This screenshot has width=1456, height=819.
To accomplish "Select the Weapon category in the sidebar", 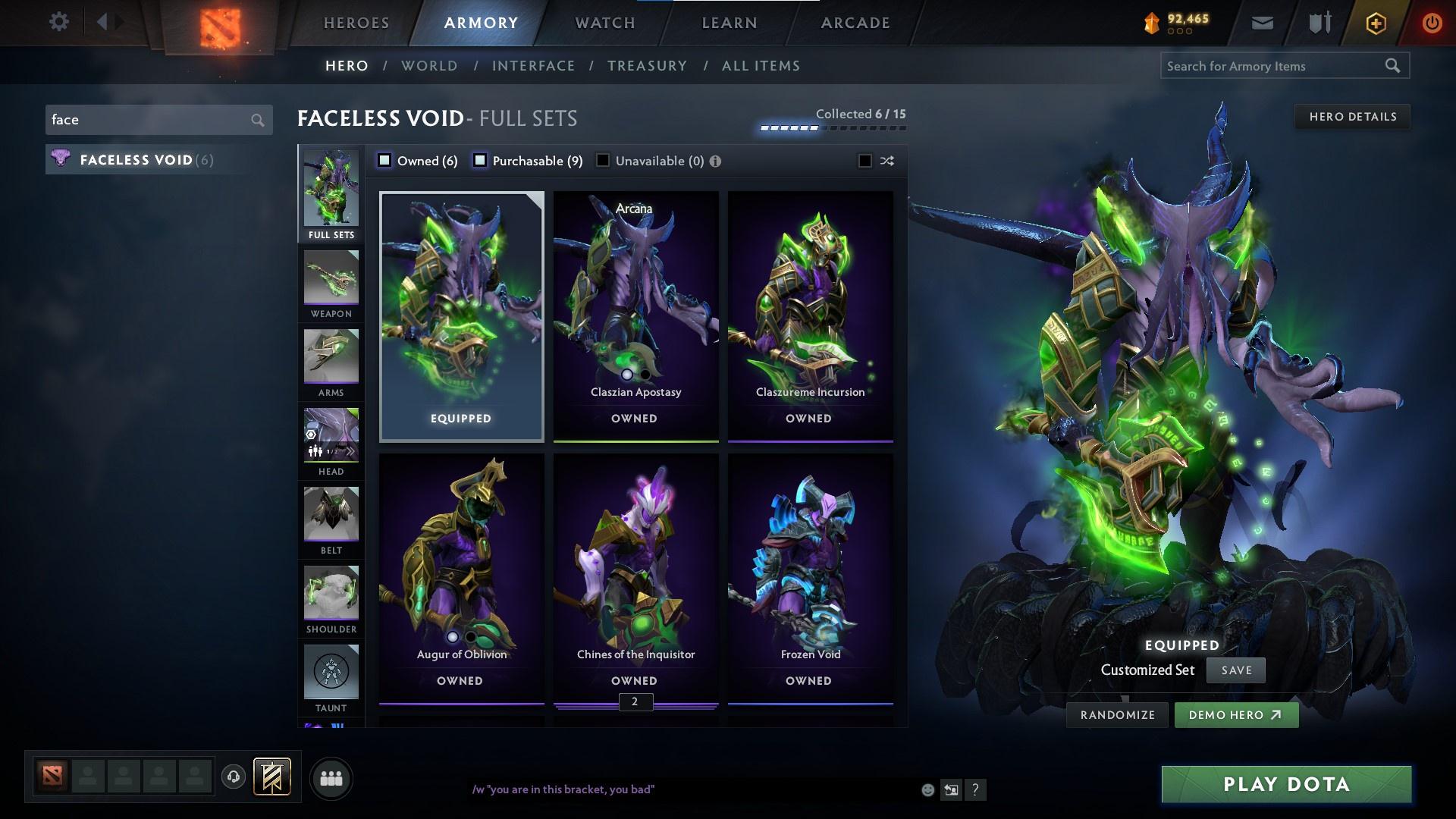I will [331, 284].
